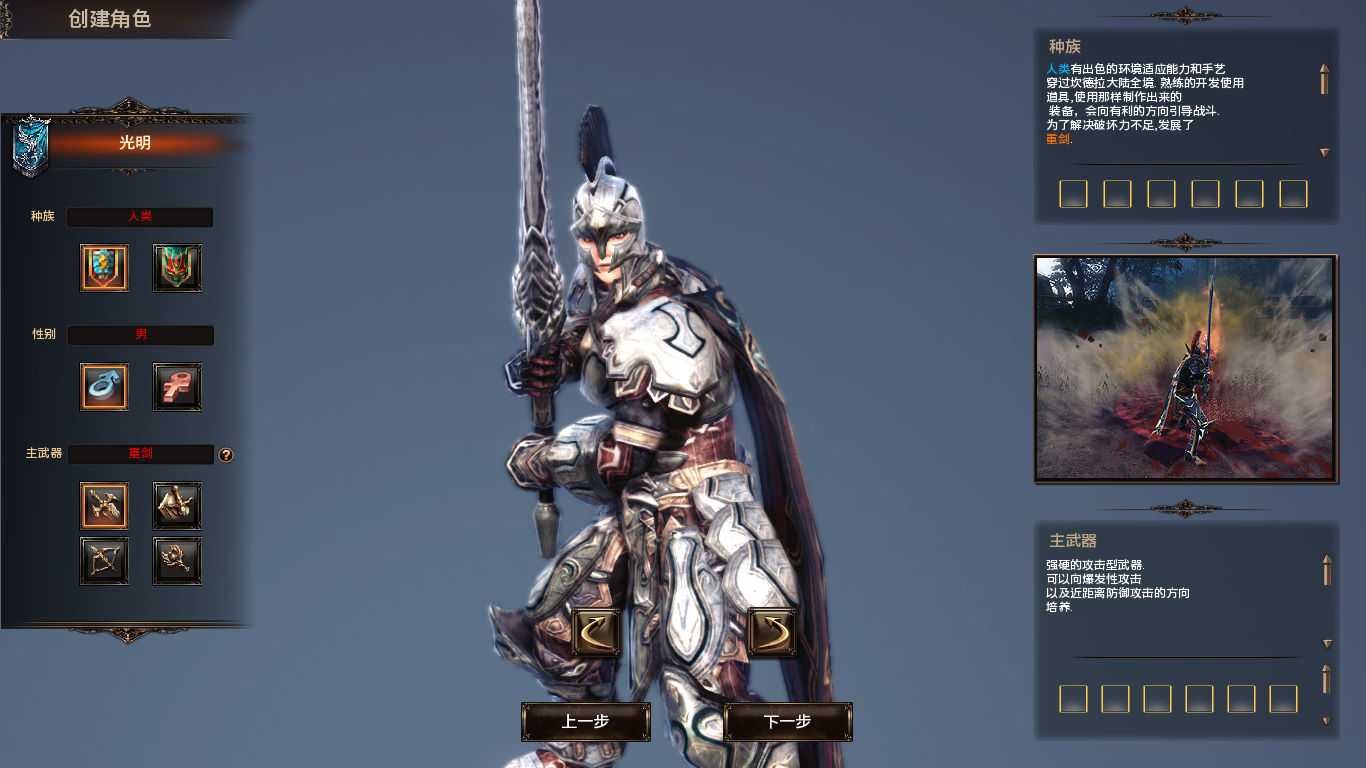Choose the female gender symbol
This screenshot has width=1366, height=768.
coord(177,387)
